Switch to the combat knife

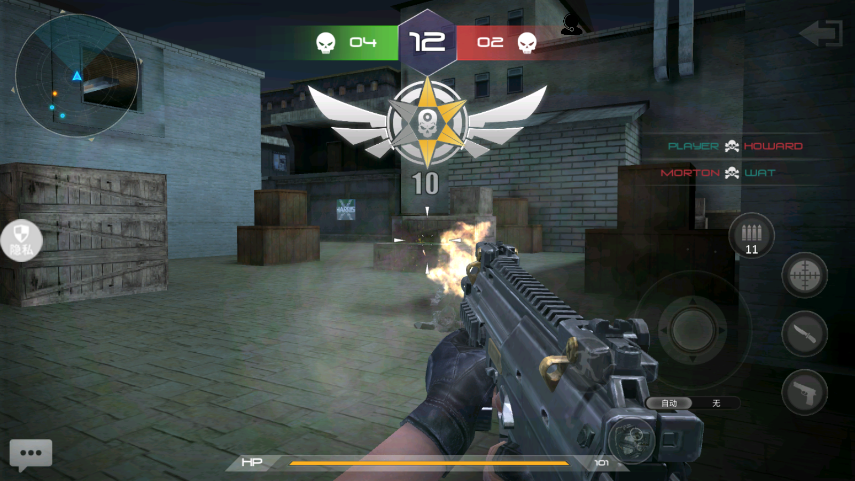click(x=804, y=334)
